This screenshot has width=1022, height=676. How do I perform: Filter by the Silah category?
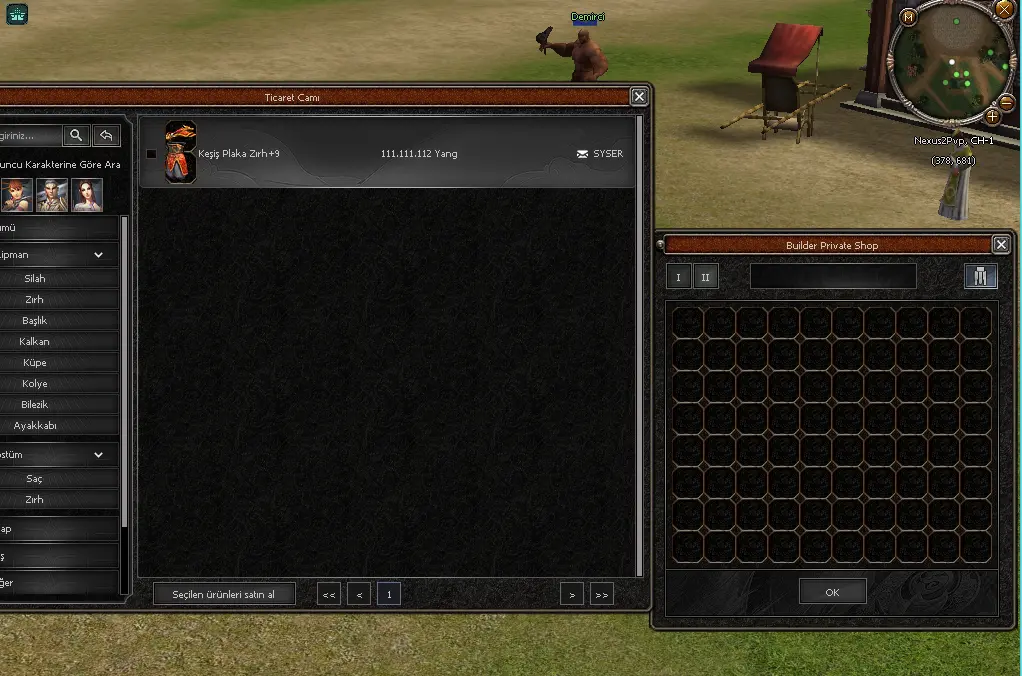click(x=35, y=278)
